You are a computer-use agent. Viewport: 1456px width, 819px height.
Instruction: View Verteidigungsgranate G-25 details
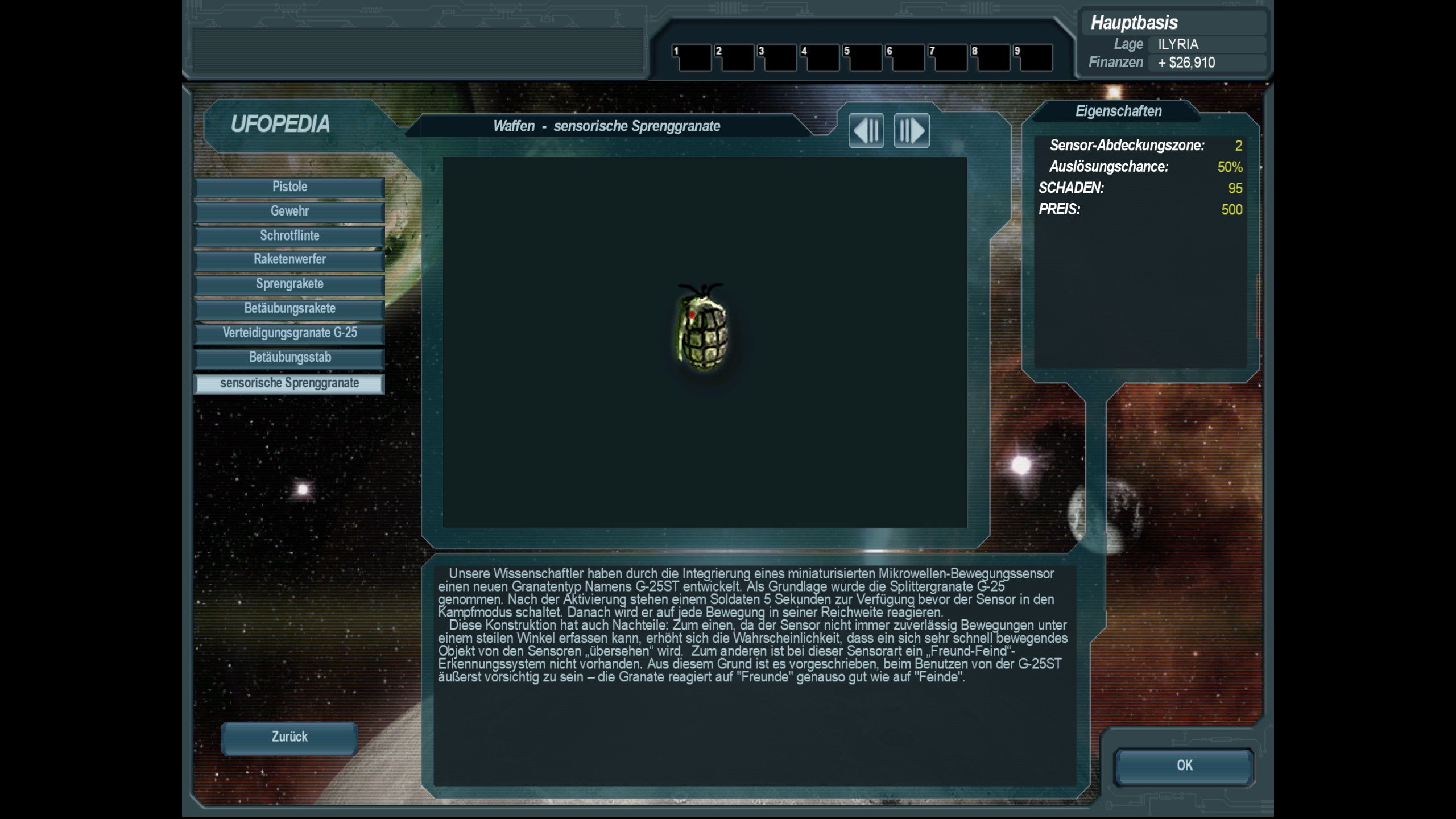pyautogui.click(x=289, y=333)
